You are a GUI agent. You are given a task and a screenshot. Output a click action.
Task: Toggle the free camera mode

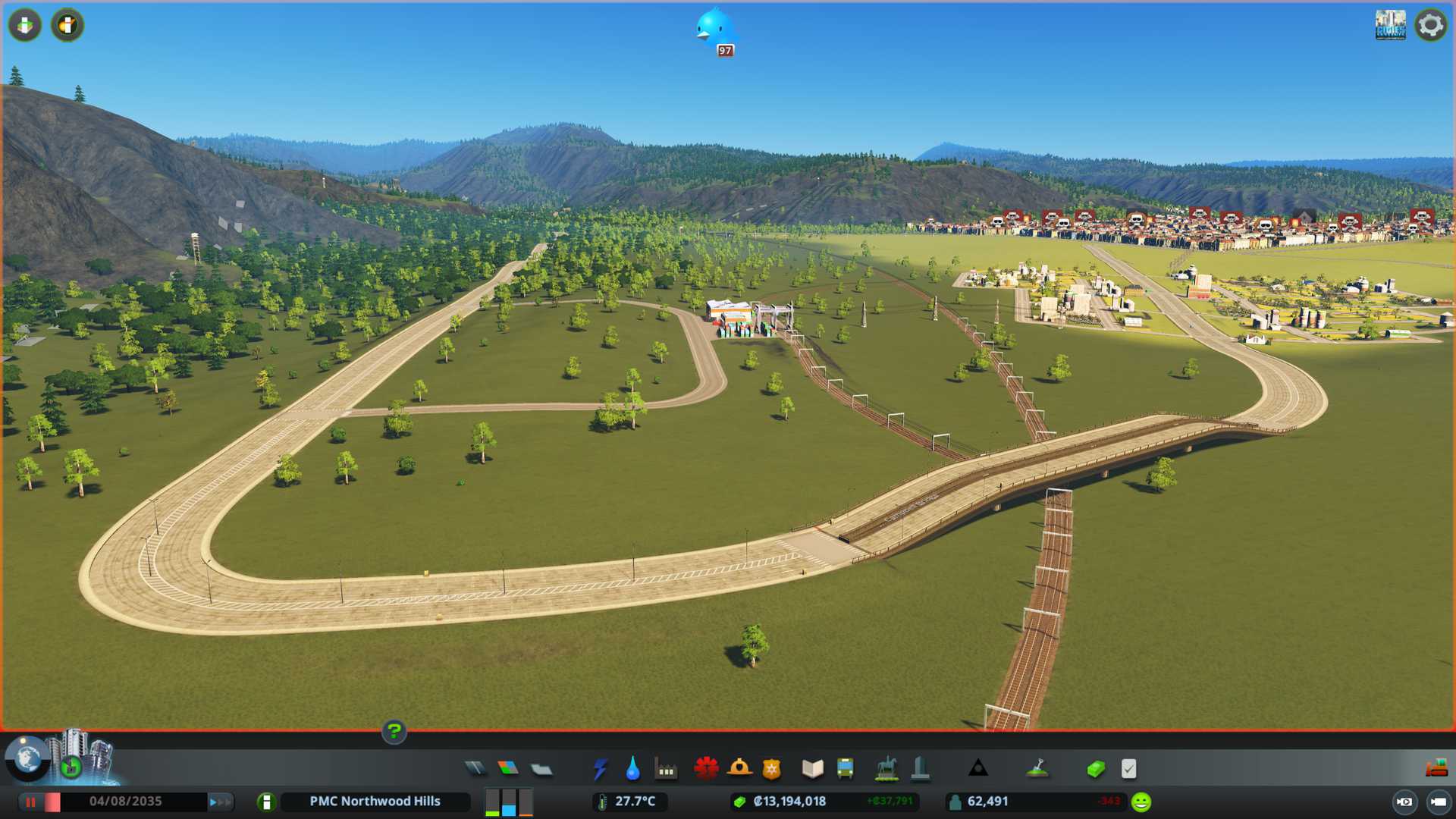coord(1438,802)
